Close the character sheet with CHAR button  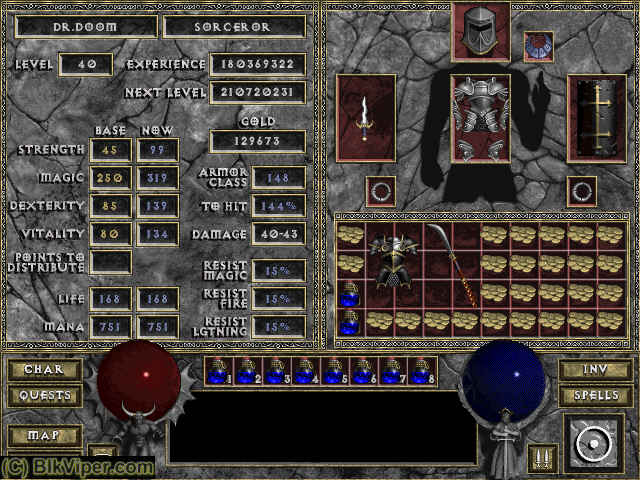pos(44,370)
